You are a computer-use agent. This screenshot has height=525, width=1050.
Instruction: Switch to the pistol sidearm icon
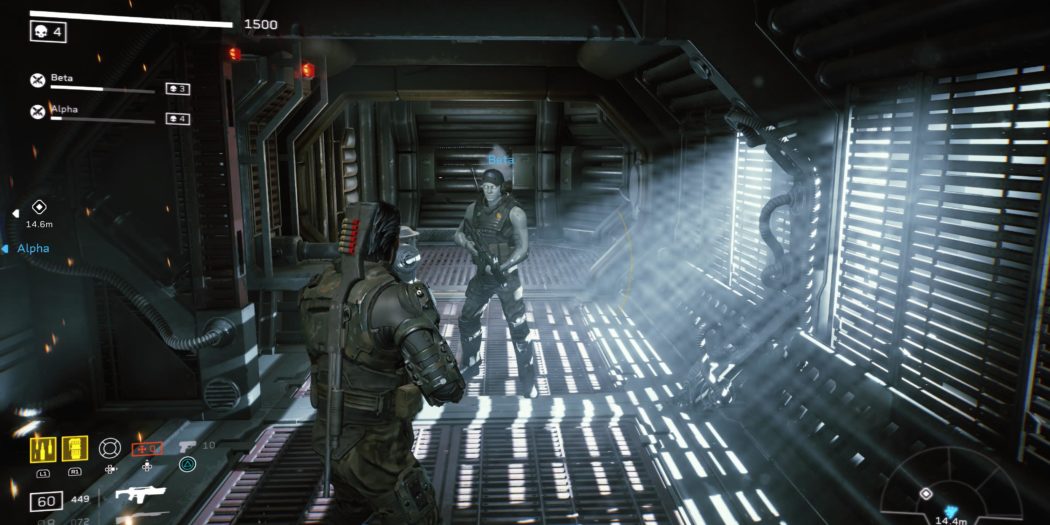(x=187, y=446)
